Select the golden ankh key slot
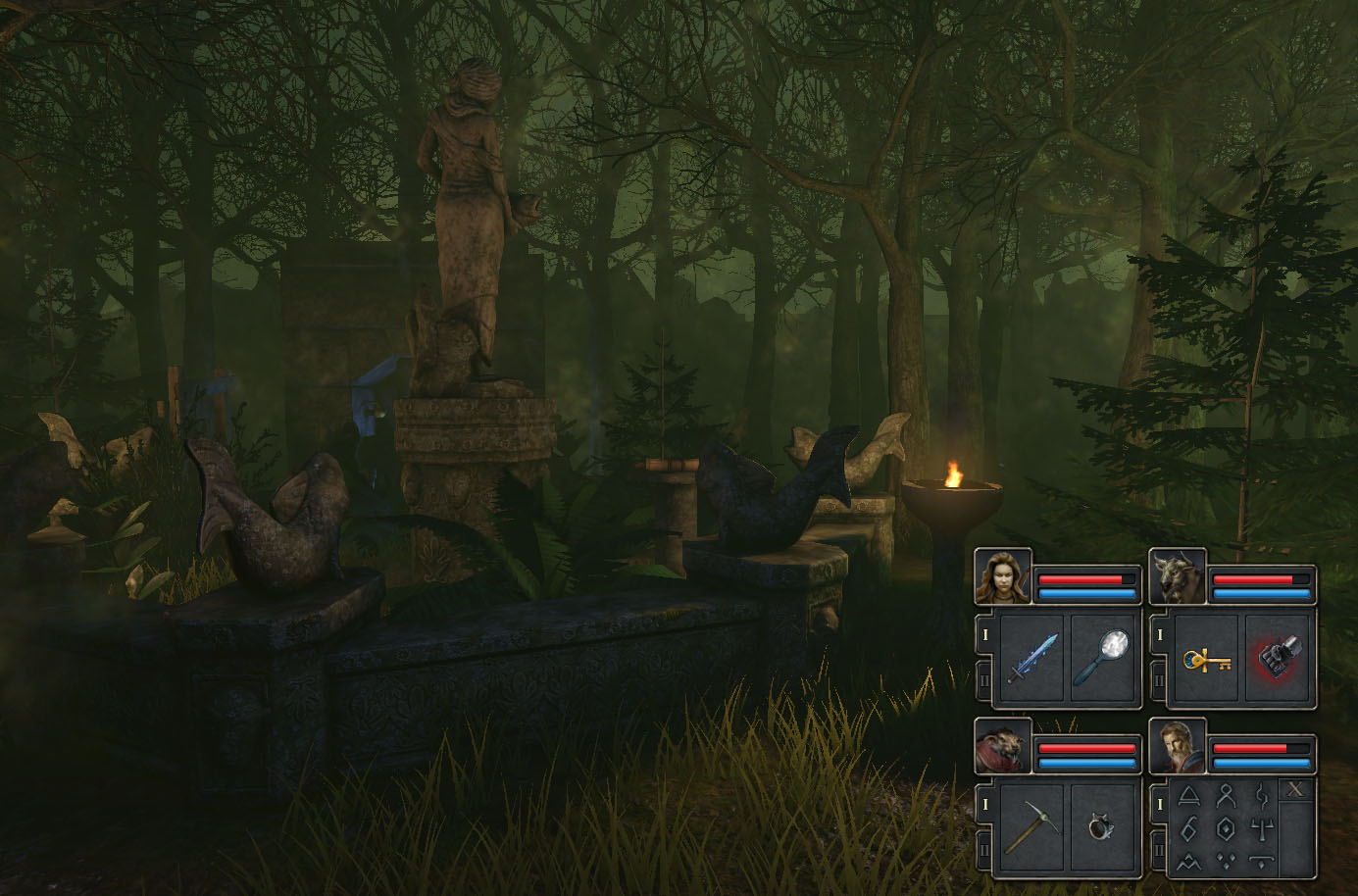 click(1207, 658)
